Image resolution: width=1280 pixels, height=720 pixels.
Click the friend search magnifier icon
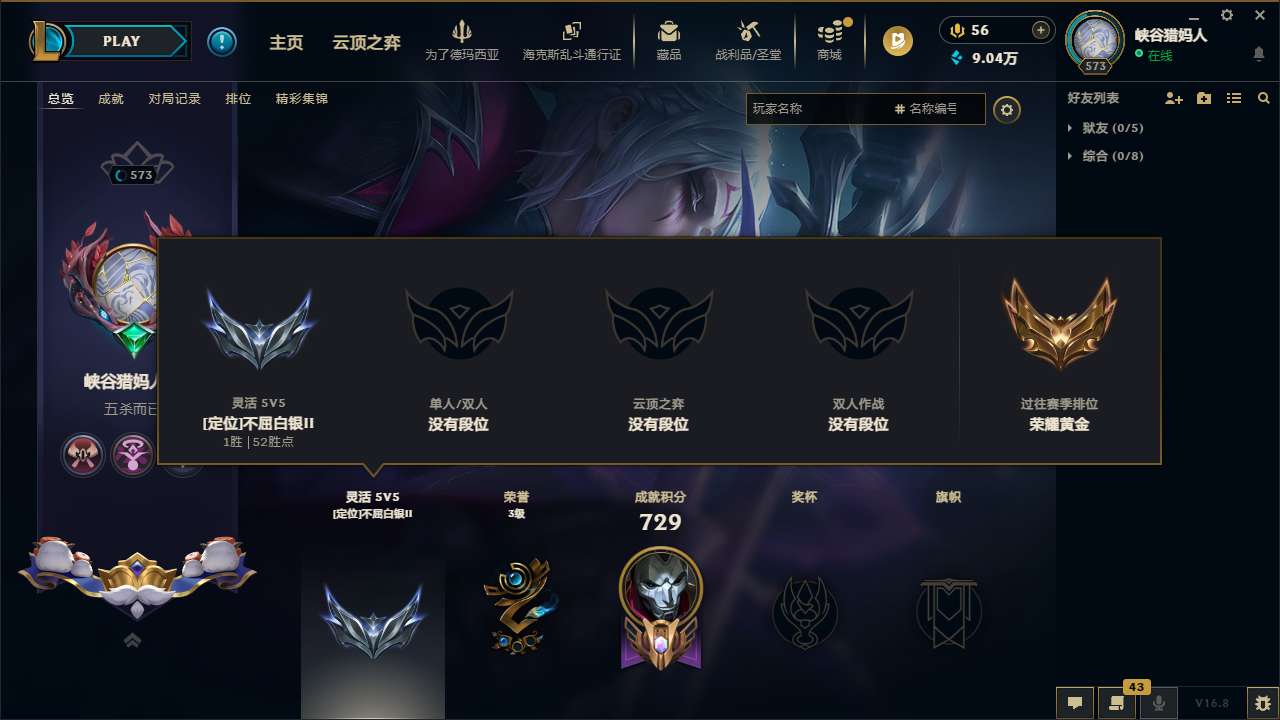click(1263, 98)
